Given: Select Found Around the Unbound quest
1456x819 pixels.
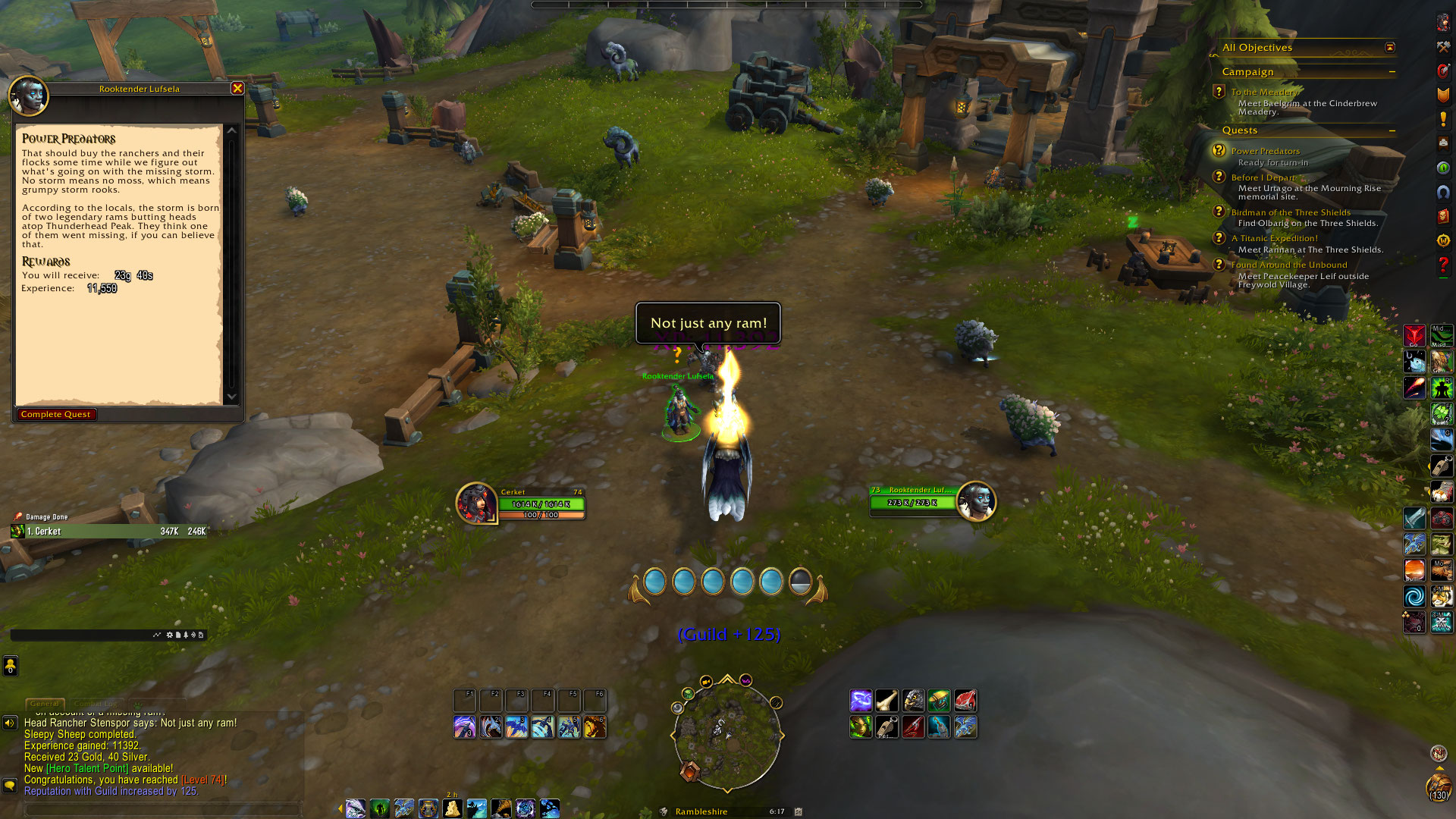Looking at the screenshot, I should pos(1288,265).
